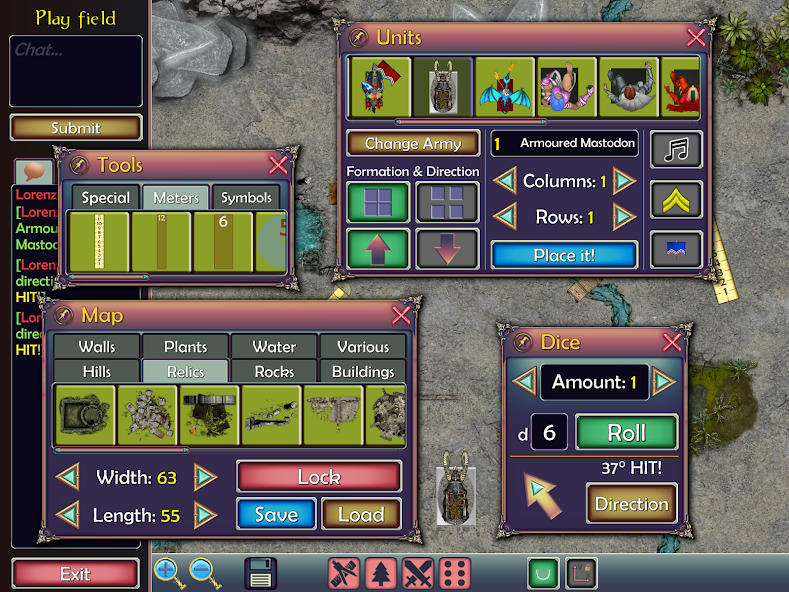This screenshot has width=789, height=592.
Task: Increase the unit Columns count
Action: coord(625,182)
